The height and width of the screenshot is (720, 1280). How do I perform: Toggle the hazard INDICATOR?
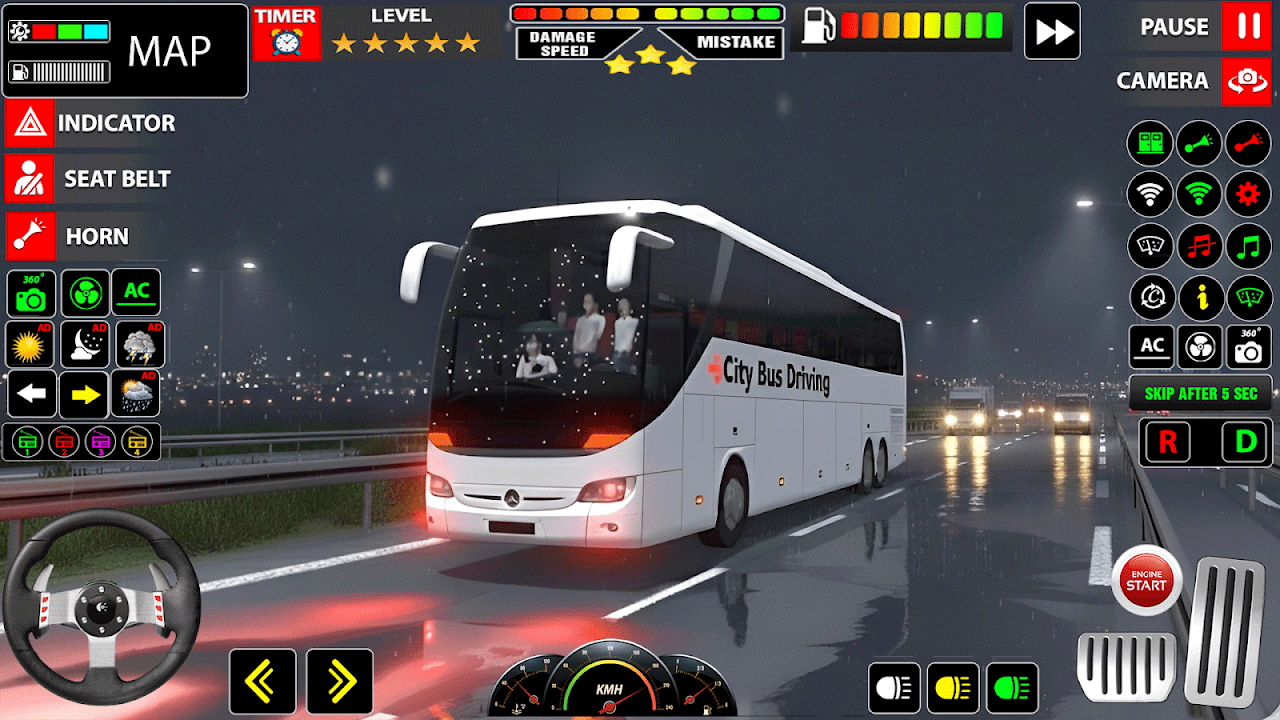(29, 124)
